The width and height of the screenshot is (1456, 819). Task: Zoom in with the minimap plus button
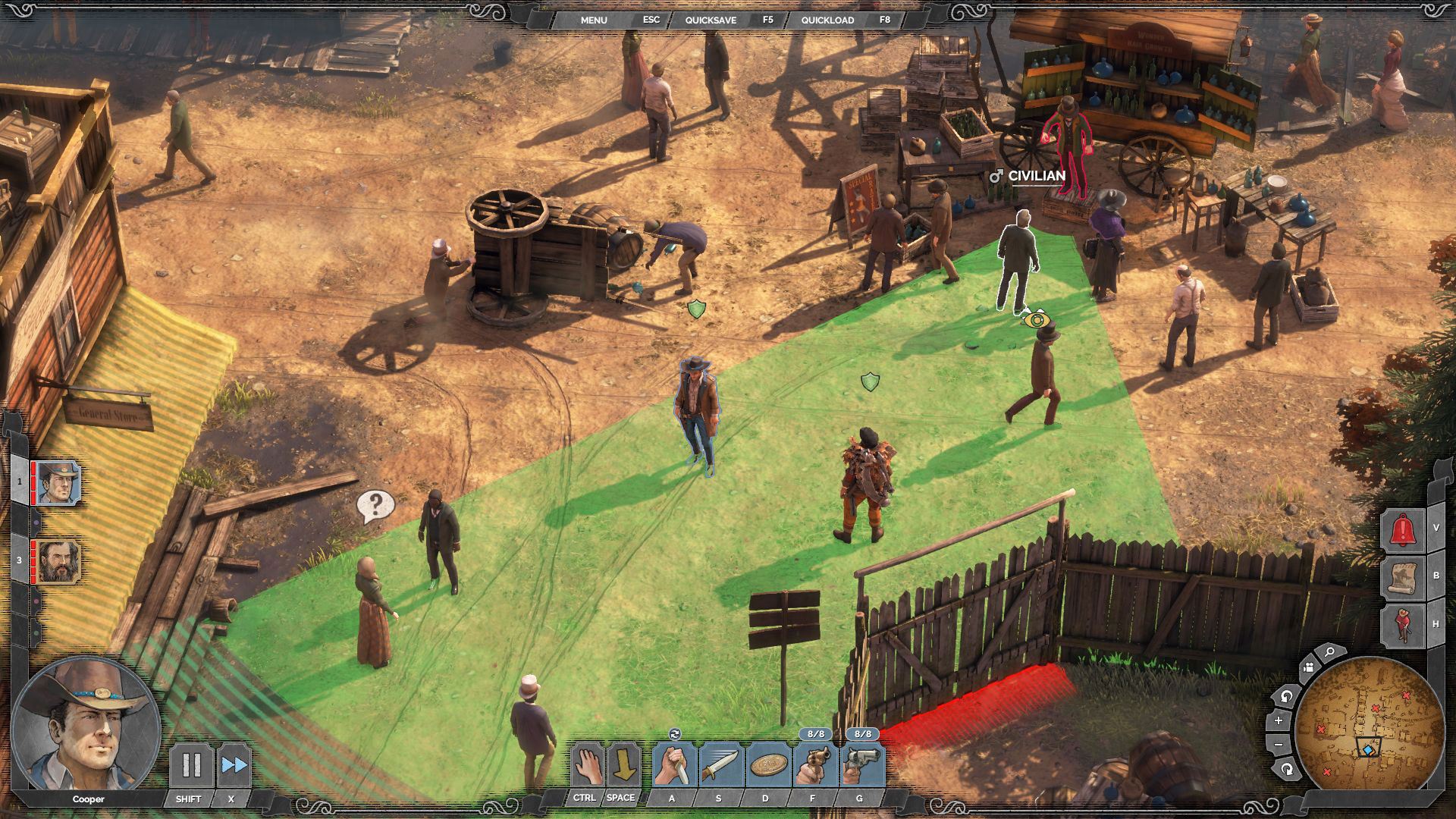(1279, 721)
